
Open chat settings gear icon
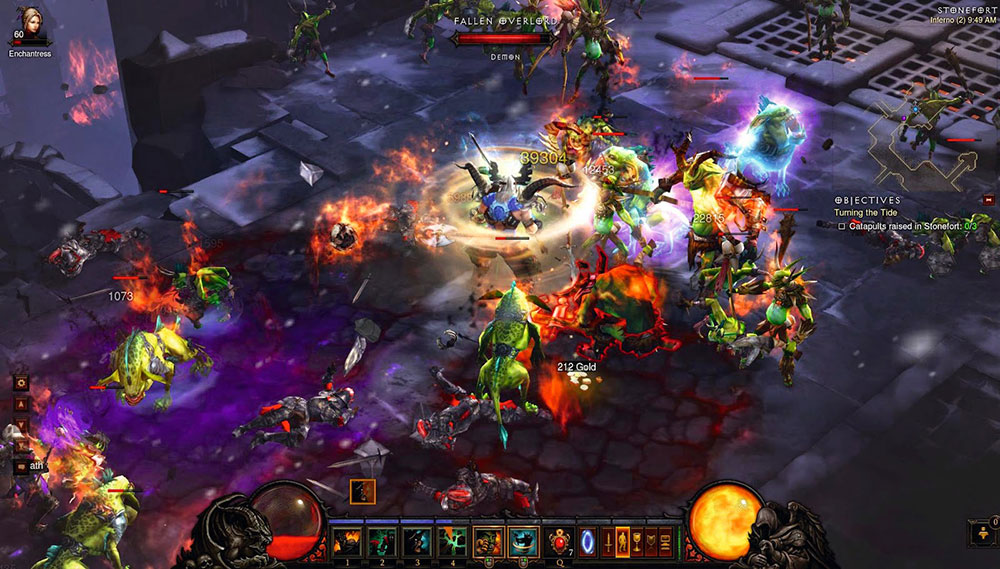click(x=20, y=382)
